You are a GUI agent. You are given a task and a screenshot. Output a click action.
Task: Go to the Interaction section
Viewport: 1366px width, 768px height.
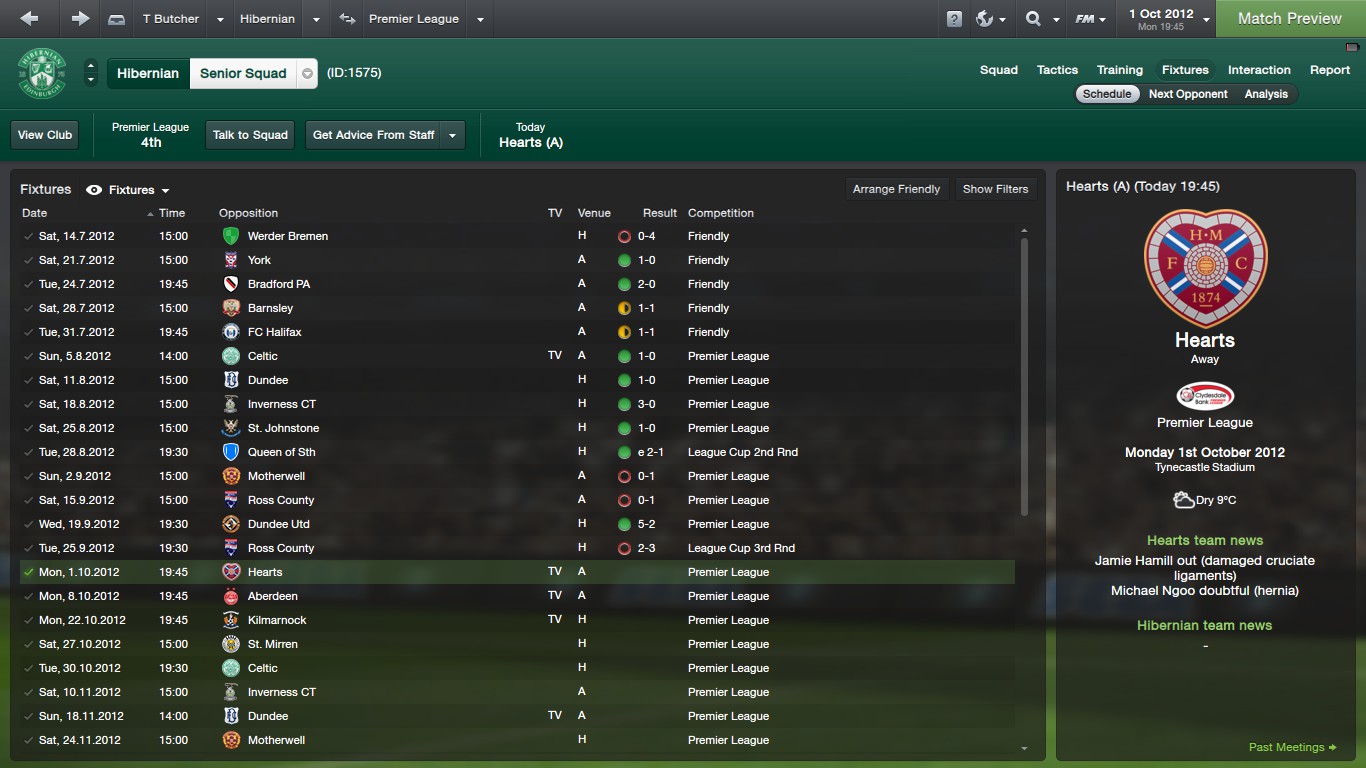pyautogui.click(x=1258, y=70)
